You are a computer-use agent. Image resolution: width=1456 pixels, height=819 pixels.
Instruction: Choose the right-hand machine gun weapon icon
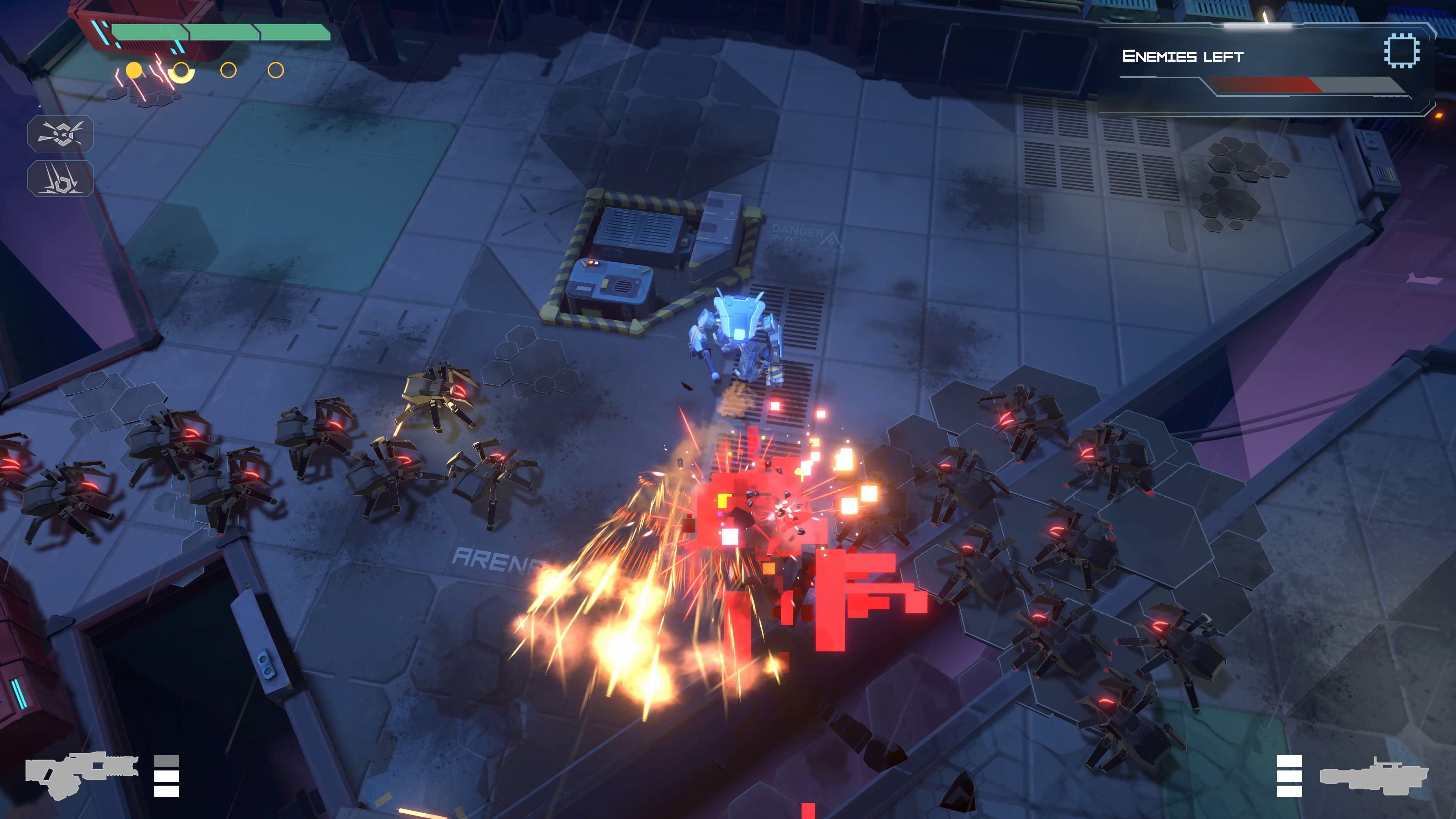tap(1373, 777)
